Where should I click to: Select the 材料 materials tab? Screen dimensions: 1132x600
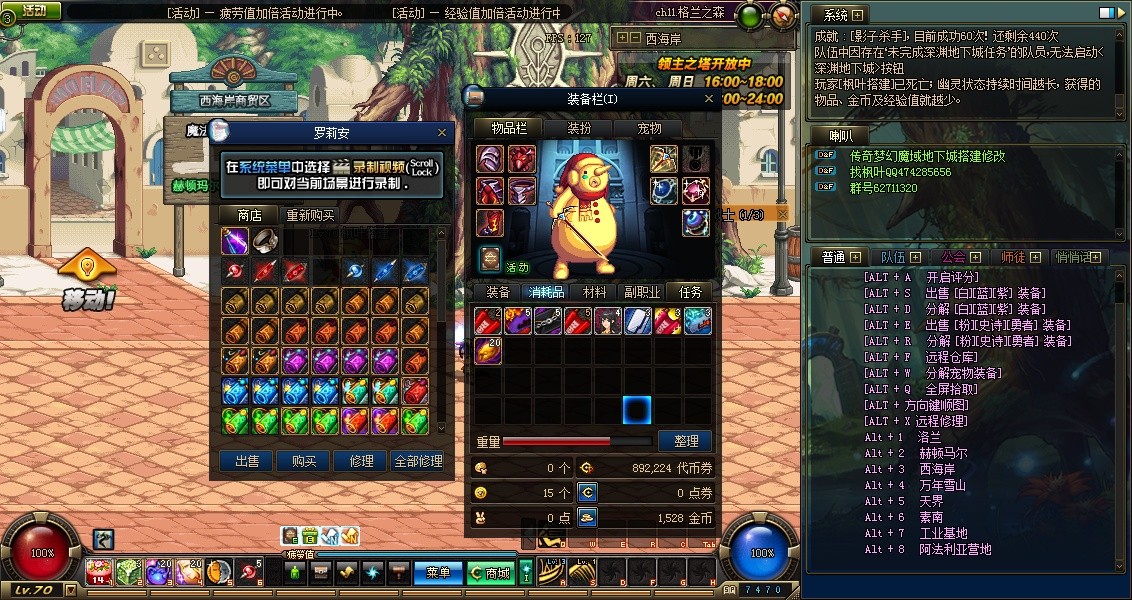594,292
